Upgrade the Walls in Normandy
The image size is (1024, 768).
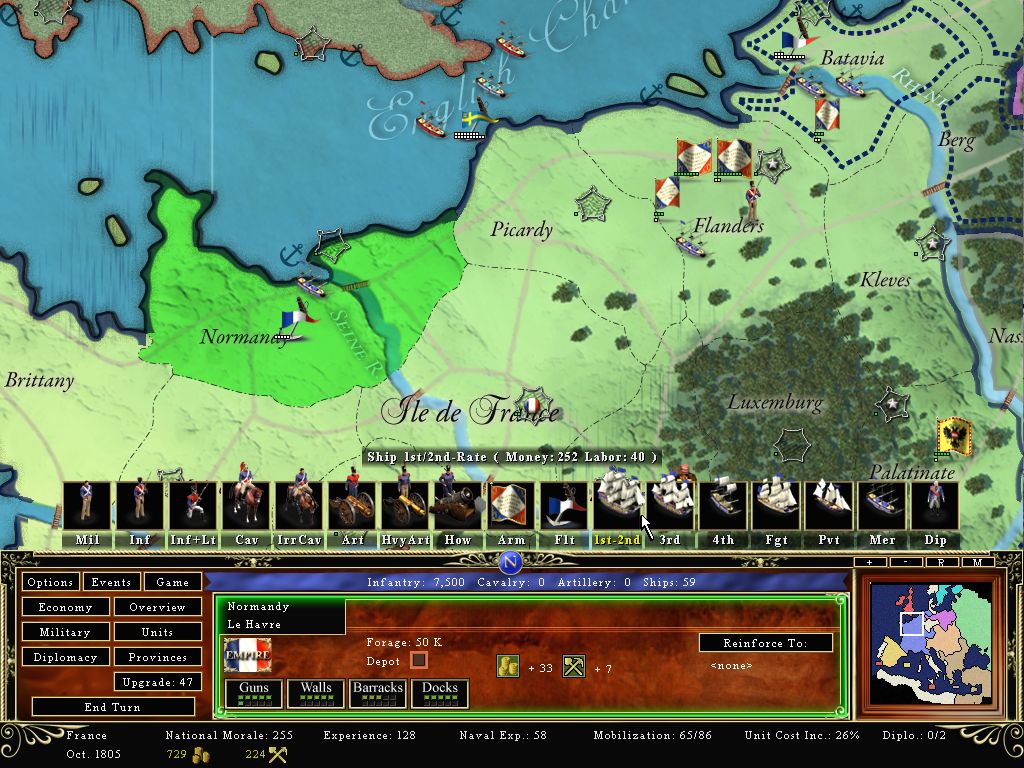pos(316,693)
